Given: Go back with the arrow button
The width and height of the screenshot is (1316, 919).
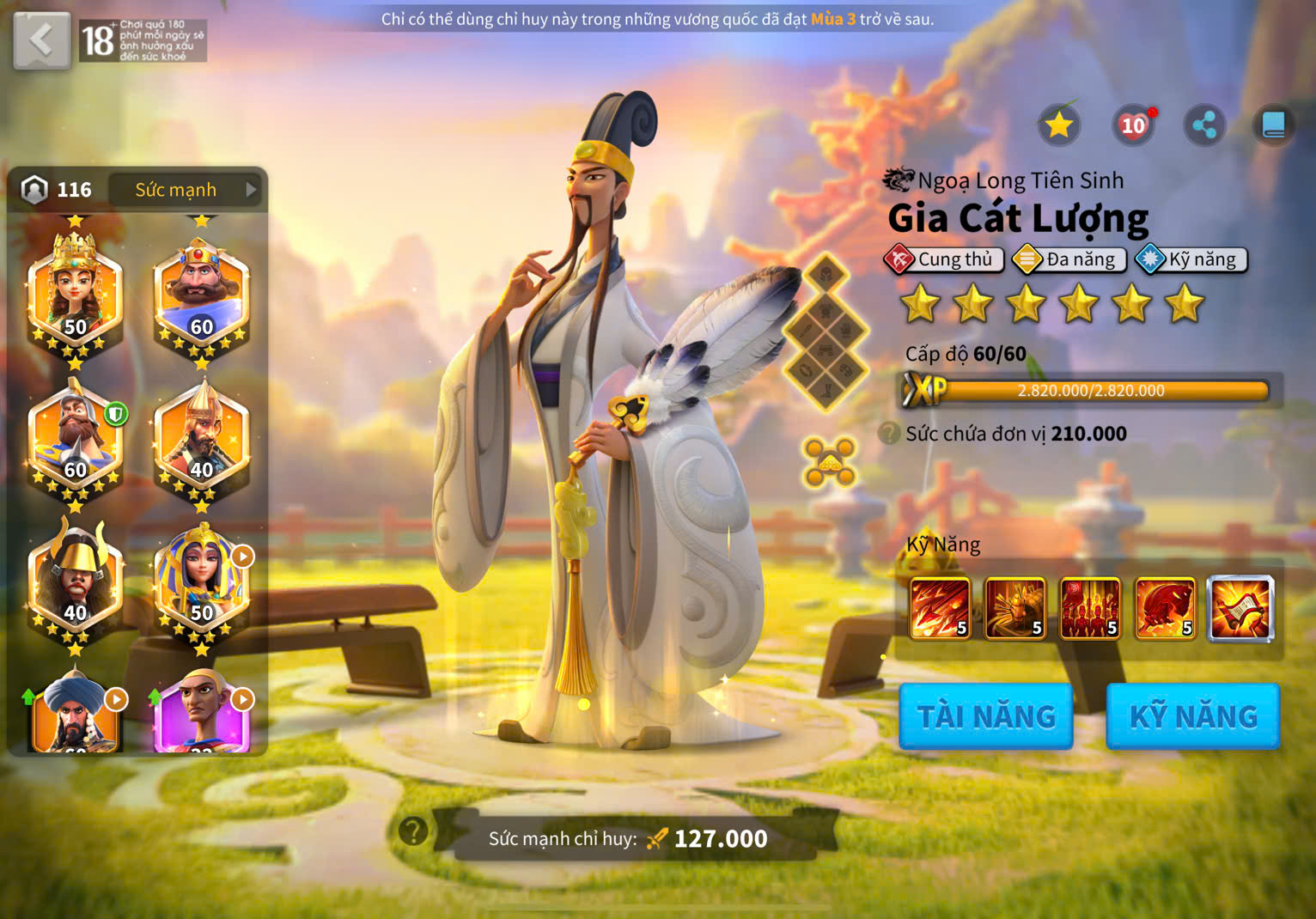Looking at the screenshot, I should pyautogui.click(x=41, y=40).
